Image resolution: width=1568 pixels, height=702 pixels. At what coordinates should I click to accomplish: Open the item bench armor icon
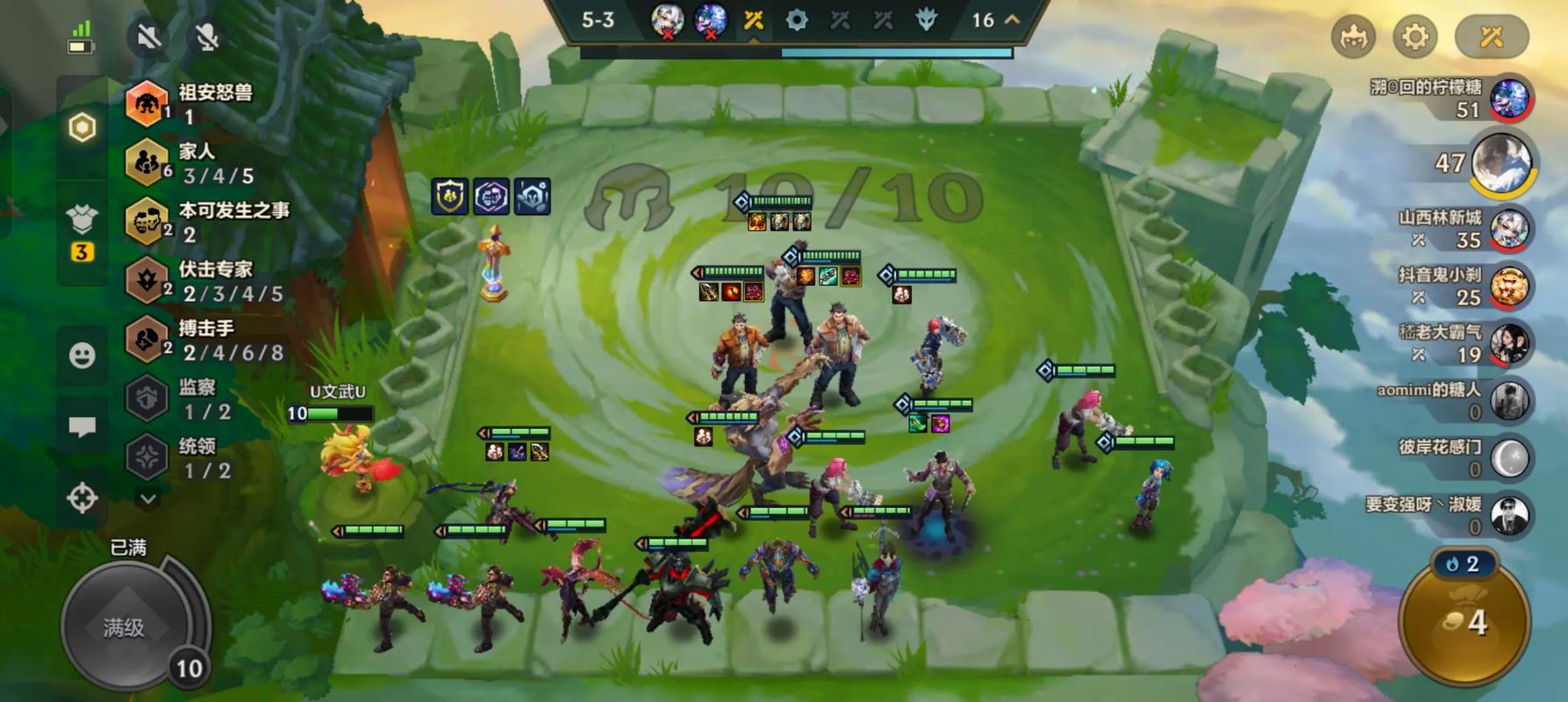[x=82, y=219]
